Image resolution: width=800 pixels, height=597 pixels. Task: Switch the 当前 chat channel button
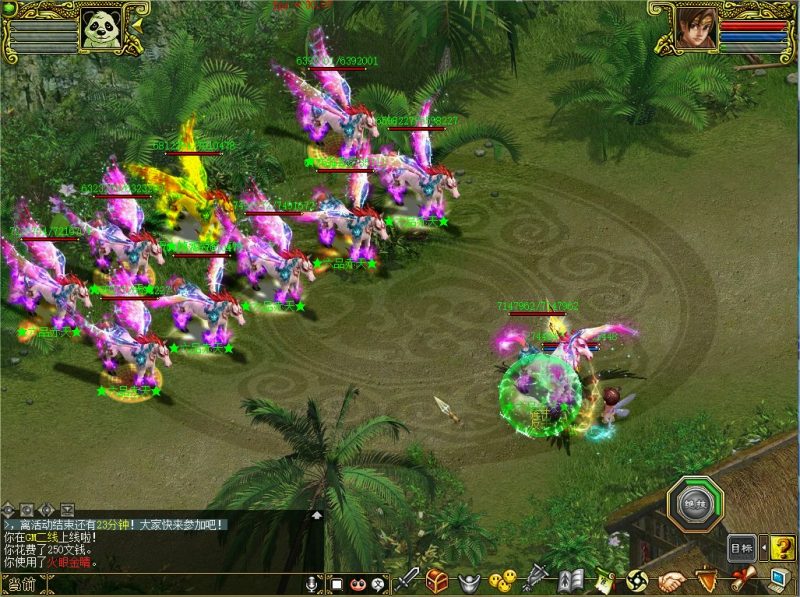pyautogui.click(x=22, y=585)
